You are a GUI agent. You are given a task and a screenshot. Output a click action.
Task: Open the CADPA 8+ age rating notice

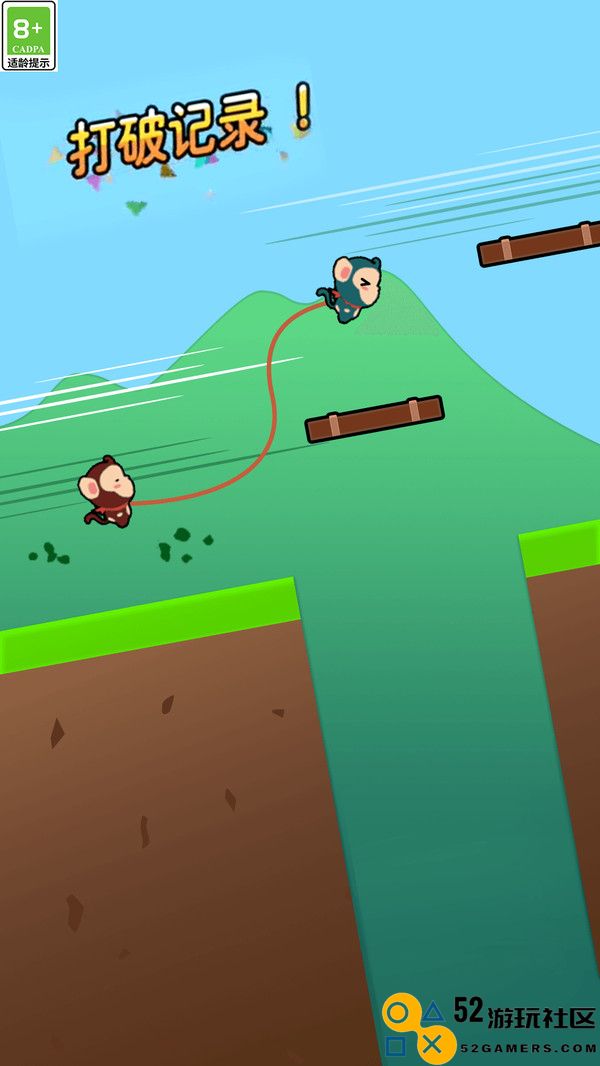click(29, 36)
